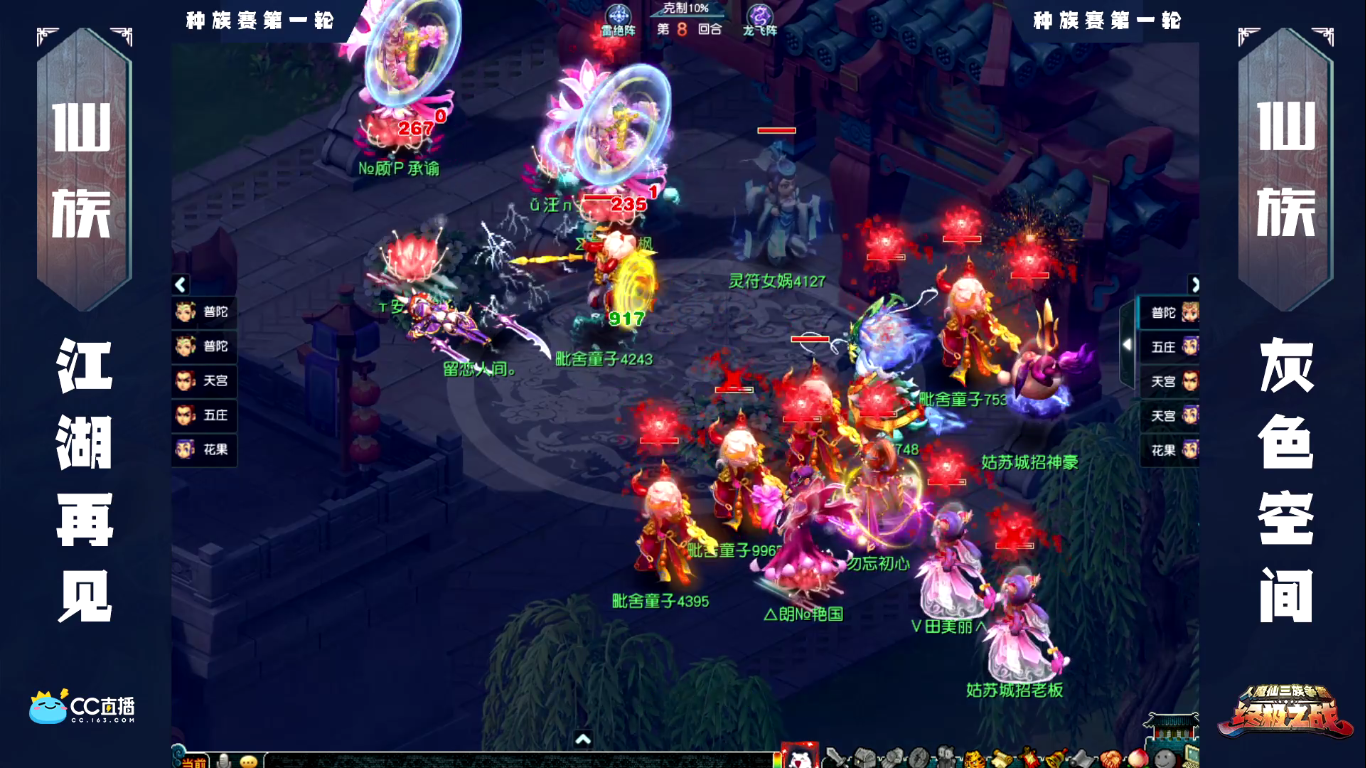
Task: Switch to the 当前 chat tab
Action: tap(193, 762)
